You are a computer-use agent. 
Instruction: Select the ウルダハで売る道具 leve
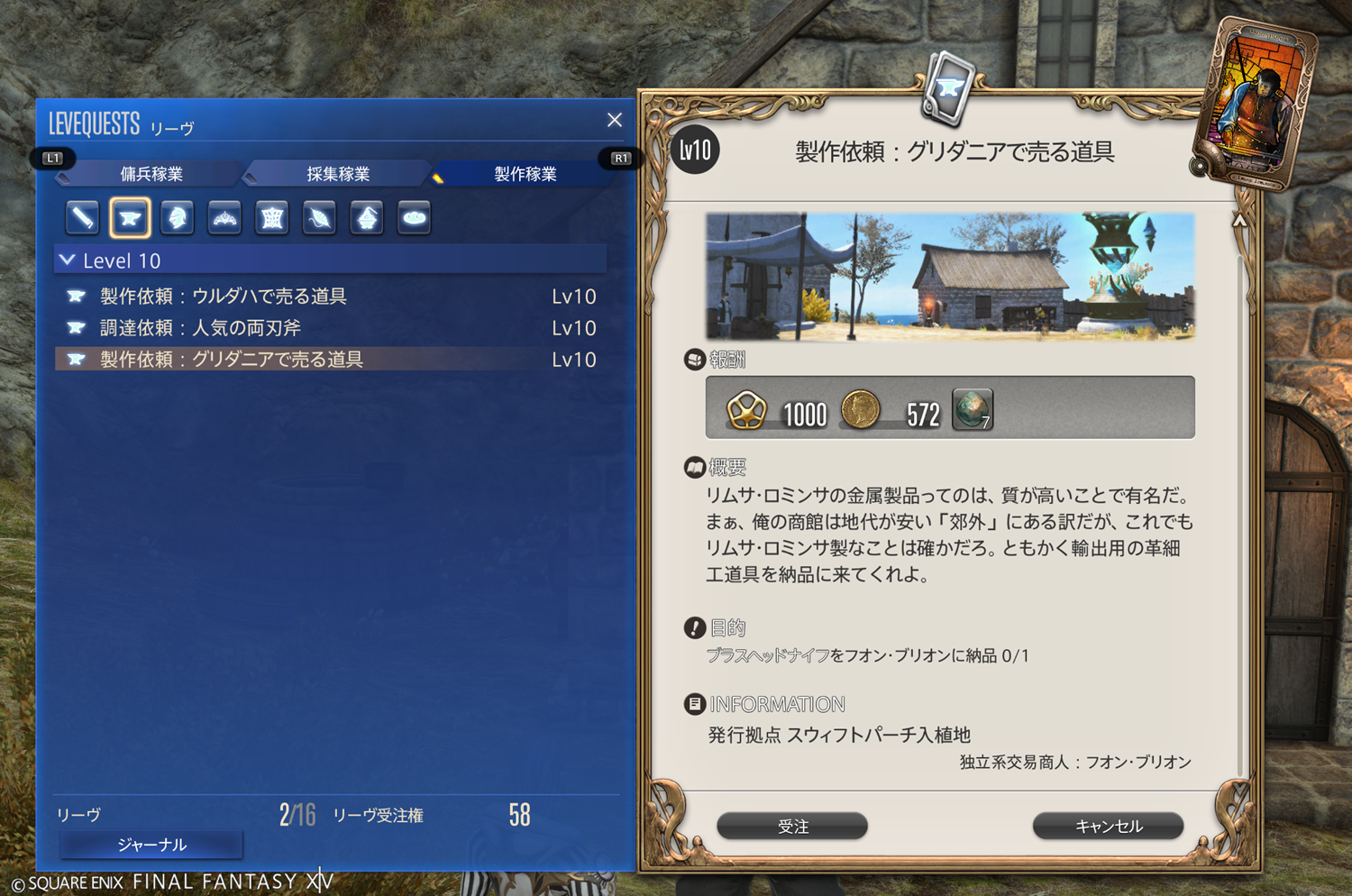(224, 297)
